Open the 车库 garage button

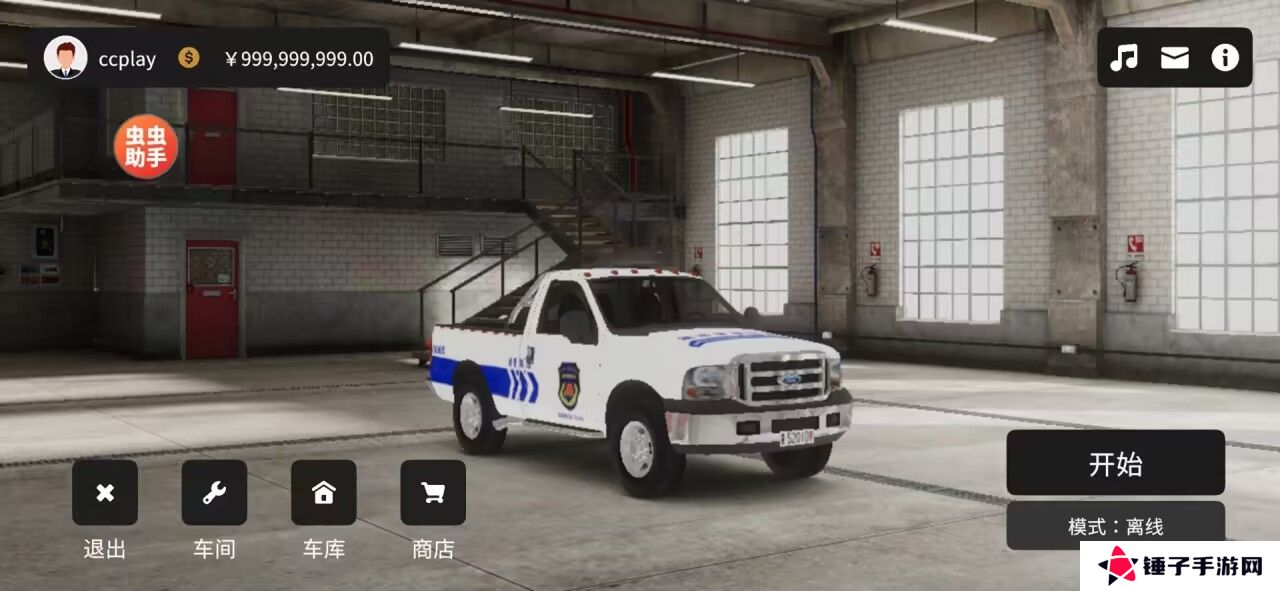(x=323, y=493)
